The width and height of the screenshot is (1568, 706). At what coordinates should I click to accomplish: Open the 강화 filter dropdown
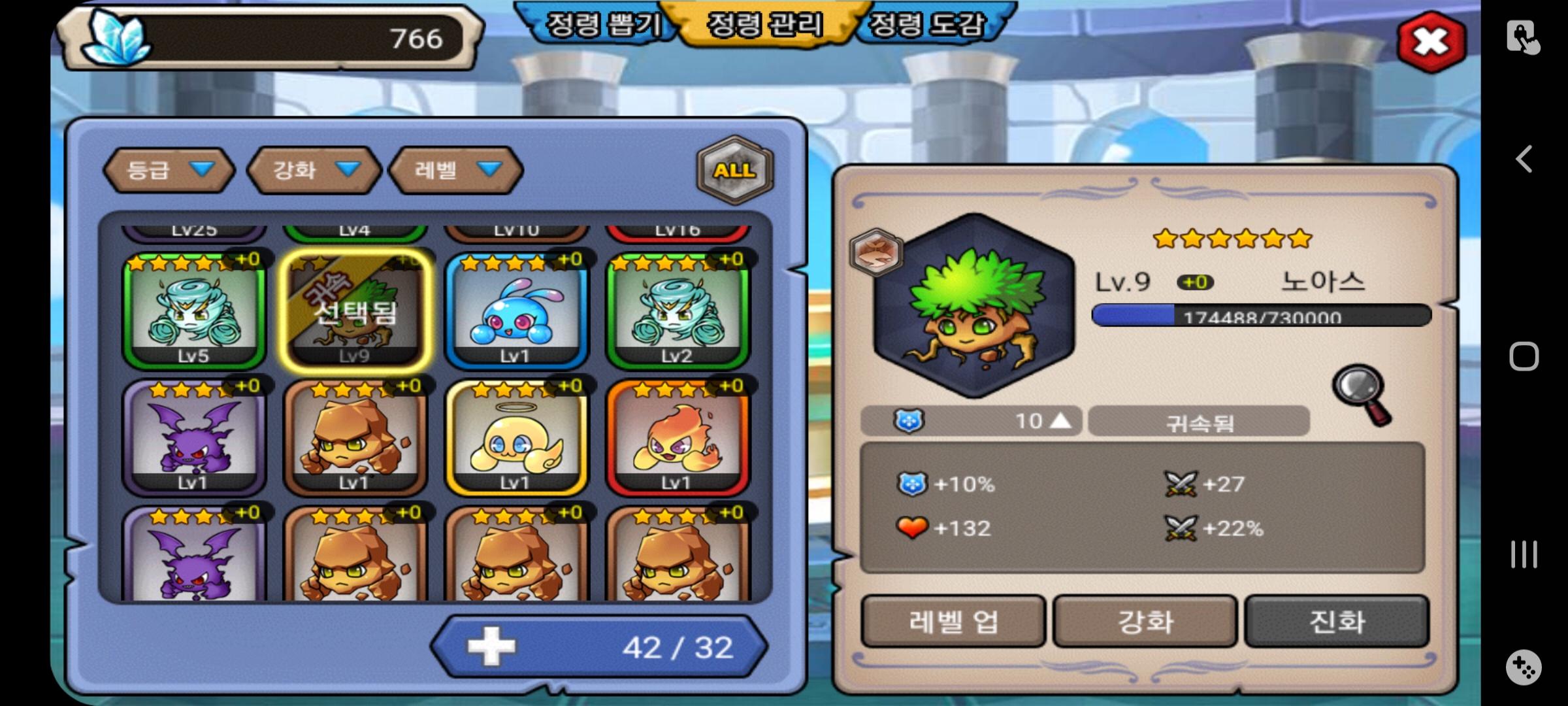point(314,170)
